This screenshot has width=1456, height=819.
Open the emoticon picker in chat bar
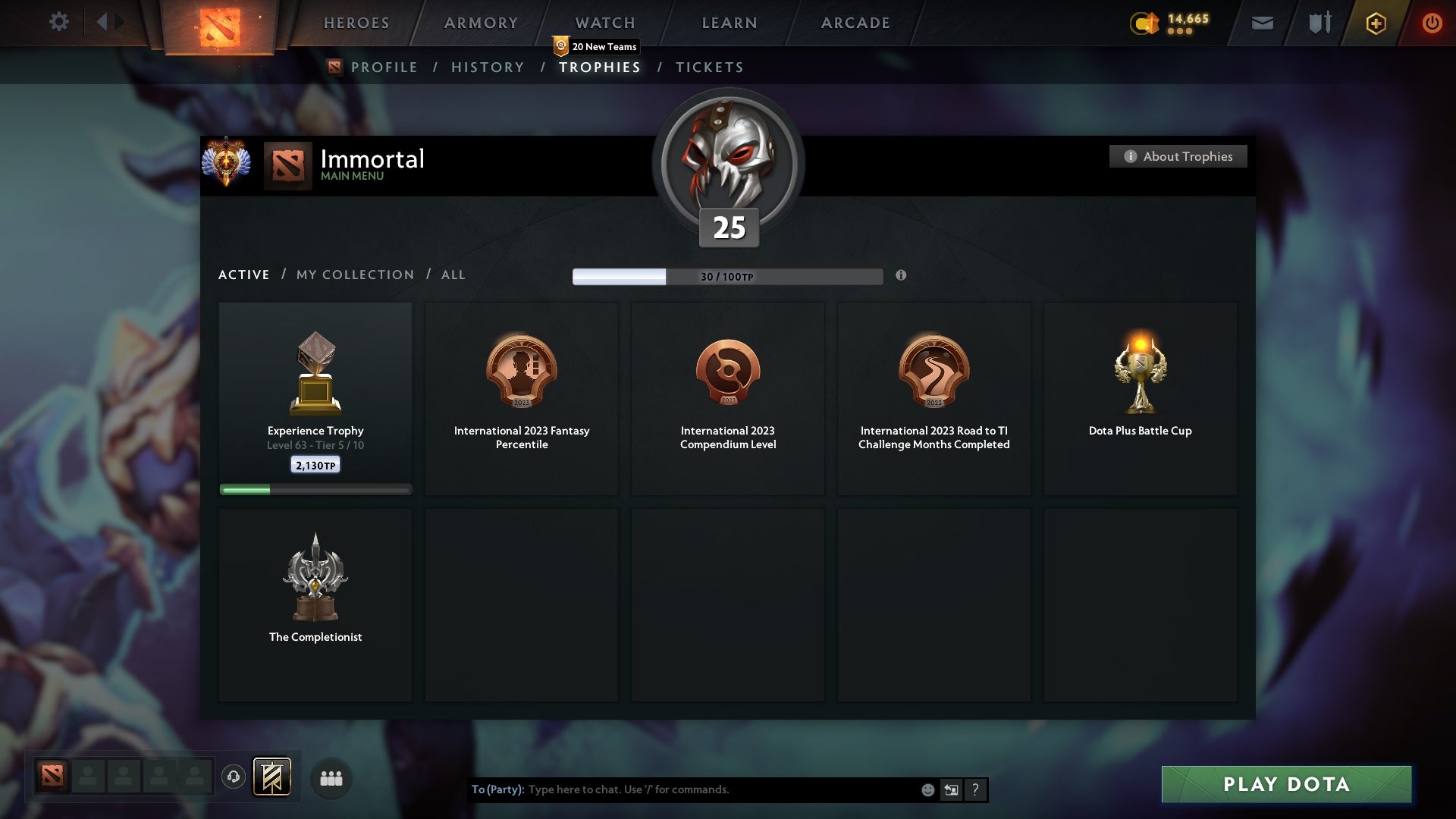[927, 789]
